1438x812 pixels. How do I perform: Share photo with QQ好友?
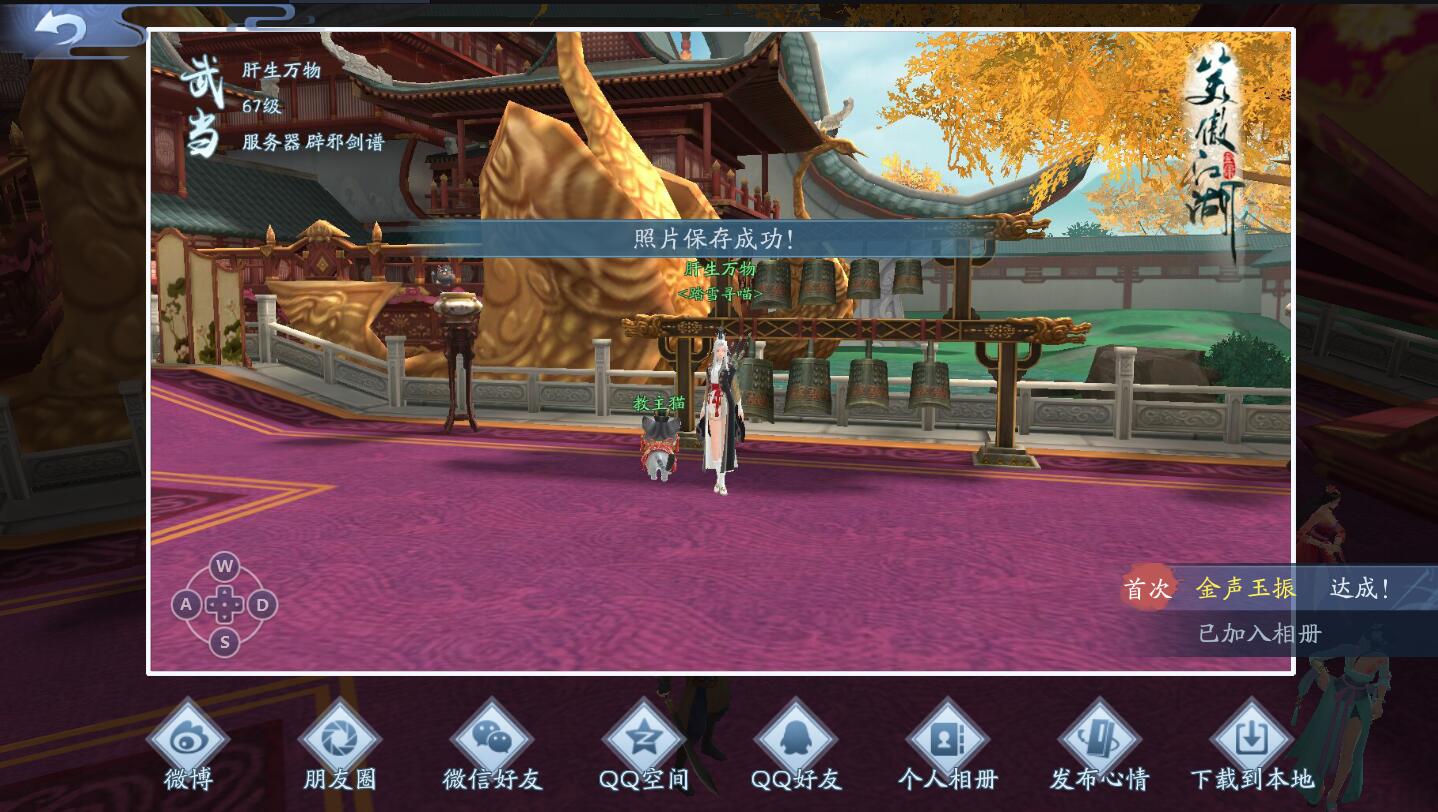[796, 741]
